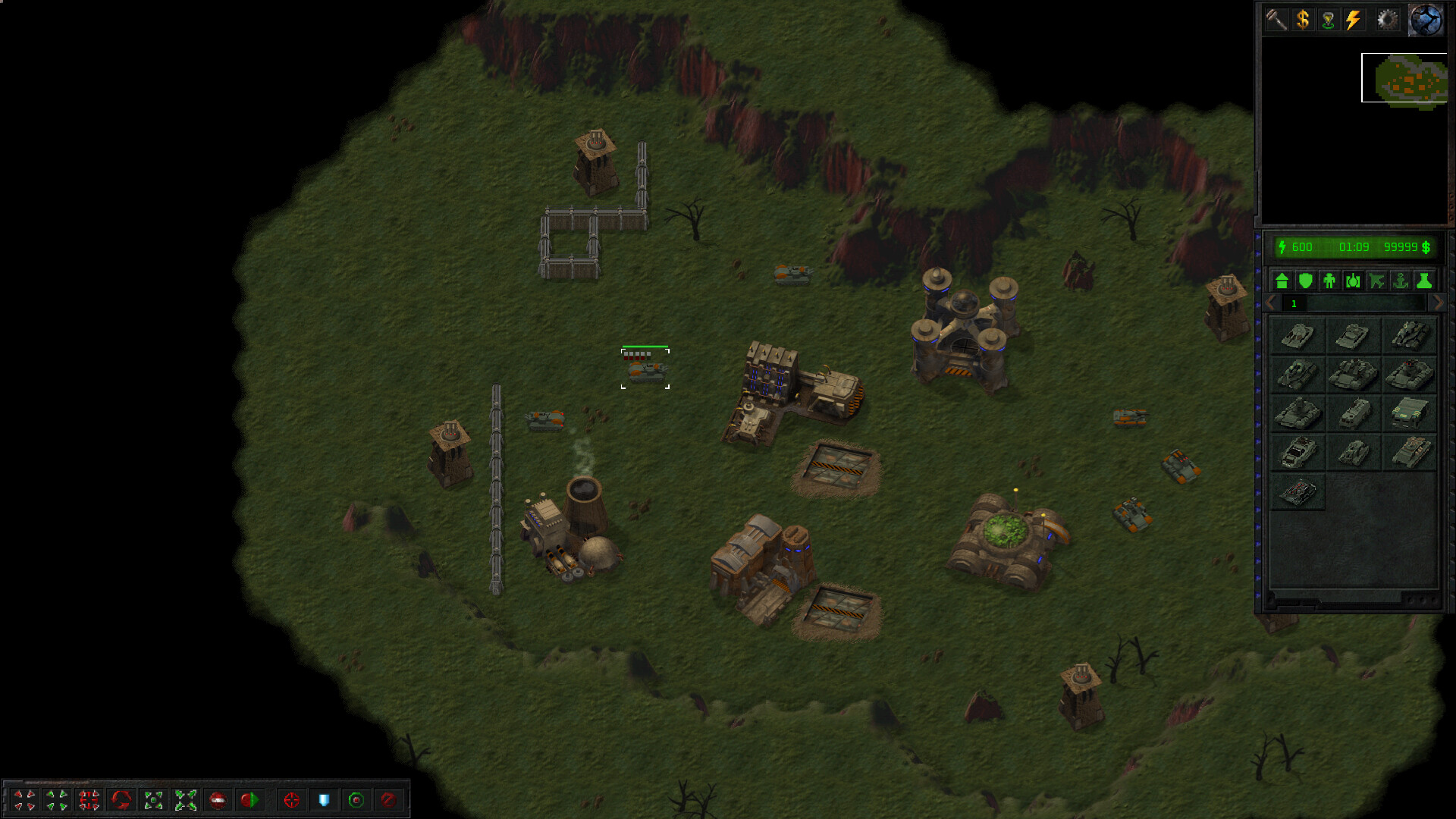
Task: Click the red no-entry stop command
Action: [x=218, y=800]
